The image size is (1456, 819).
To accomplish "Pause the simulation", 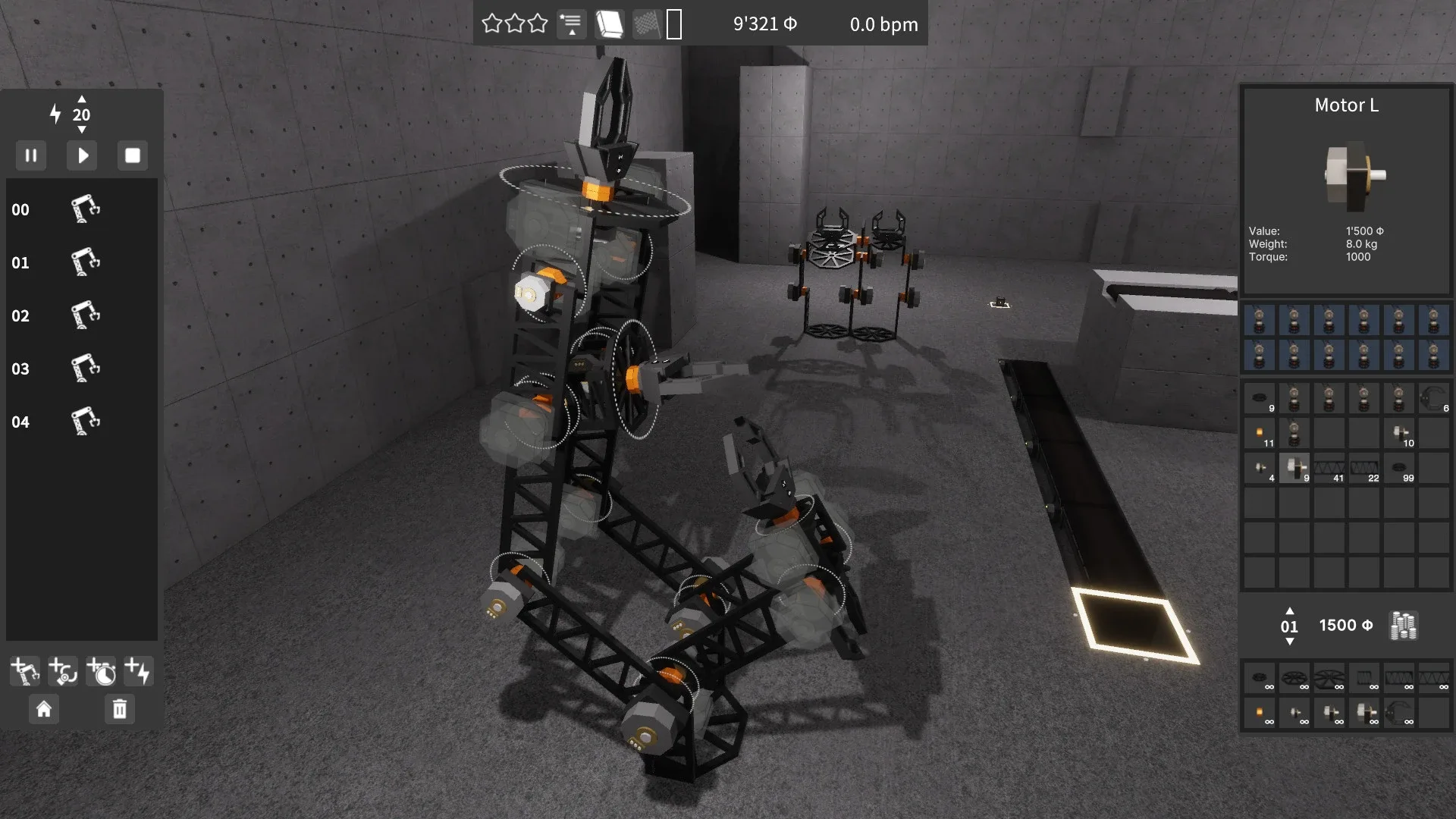I will (31, 155).
